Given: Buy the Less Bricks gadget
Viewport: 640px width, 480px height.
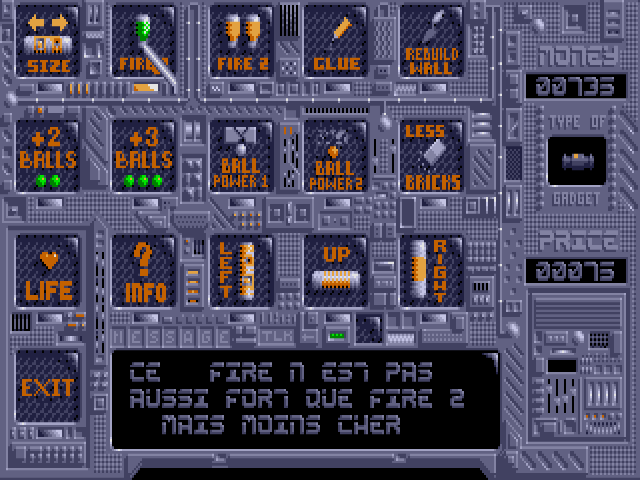Looking at the screenshot, I should 432,156.
